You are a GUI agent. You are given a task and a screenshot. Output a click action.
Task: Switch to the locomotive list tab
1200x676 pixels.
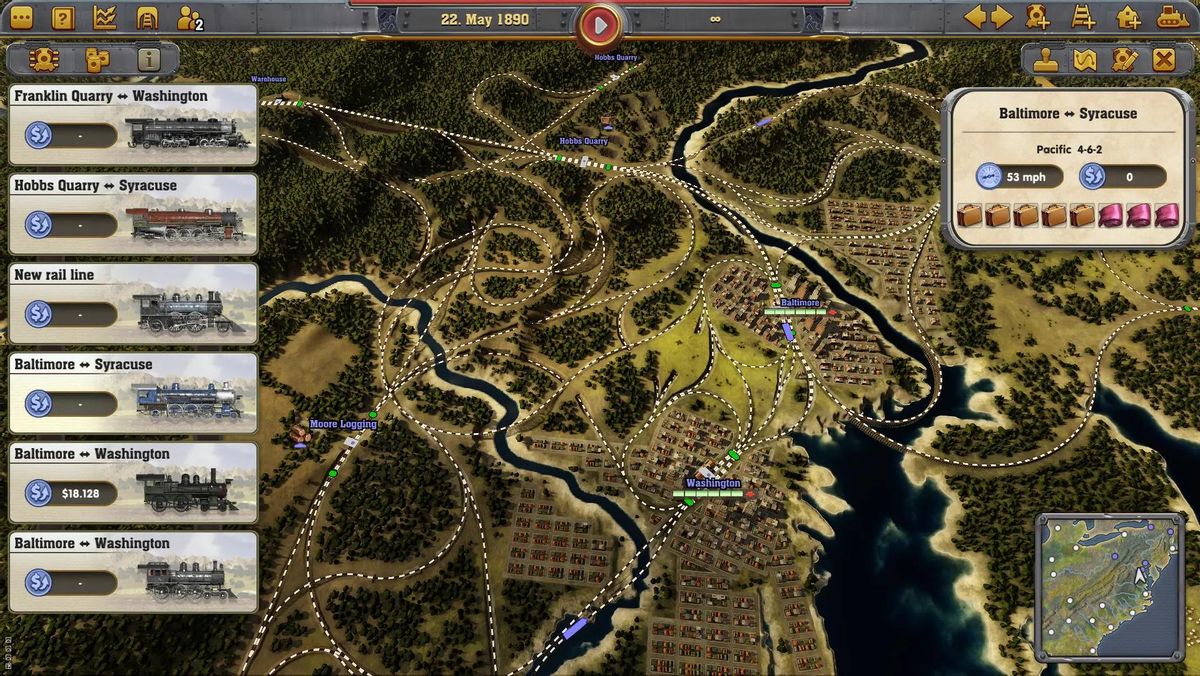(x=43, y=59)
